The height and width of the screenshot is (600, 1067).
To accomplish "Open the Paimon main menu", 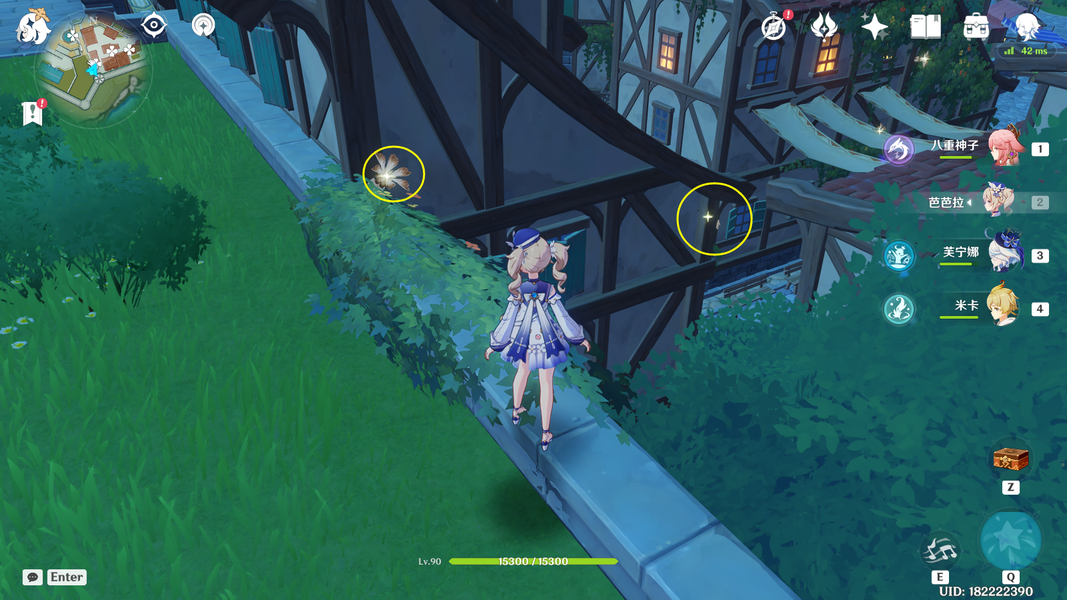I will [33, 27].
